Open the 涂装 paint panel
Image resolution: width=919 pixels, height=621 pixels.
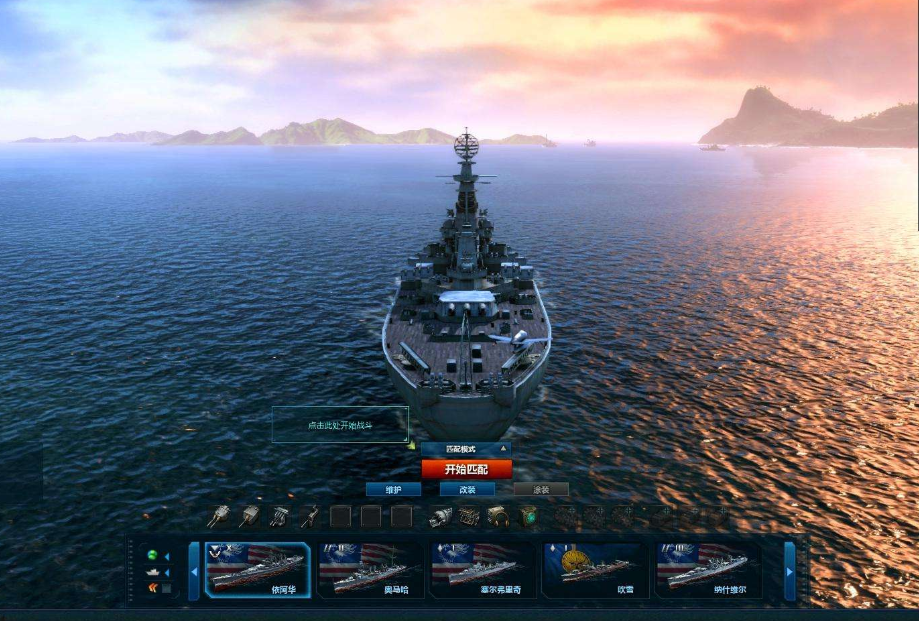(x=541, y=490)
